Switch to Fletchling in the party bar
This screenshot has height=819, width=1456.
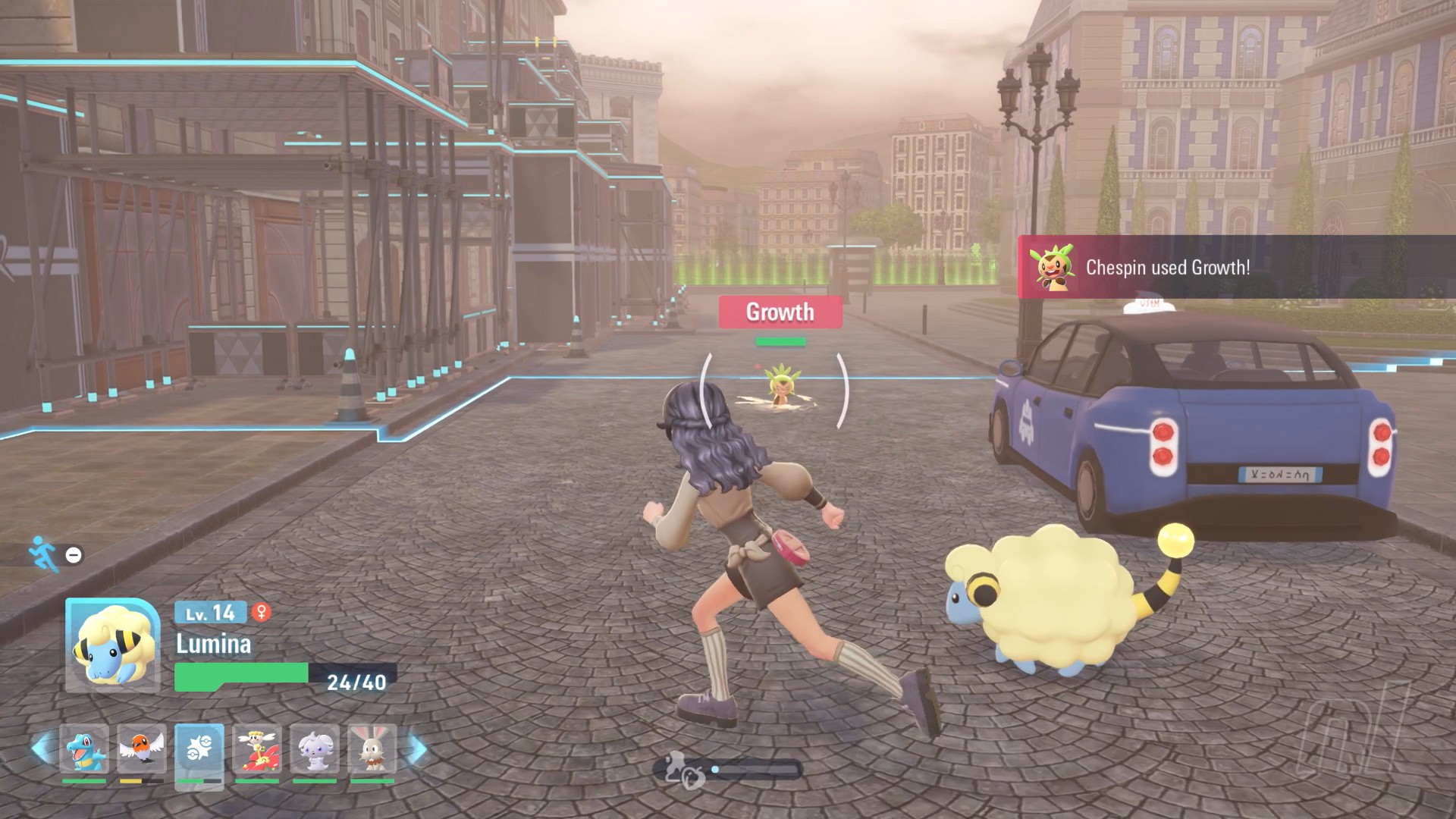(x=142, y=749)
